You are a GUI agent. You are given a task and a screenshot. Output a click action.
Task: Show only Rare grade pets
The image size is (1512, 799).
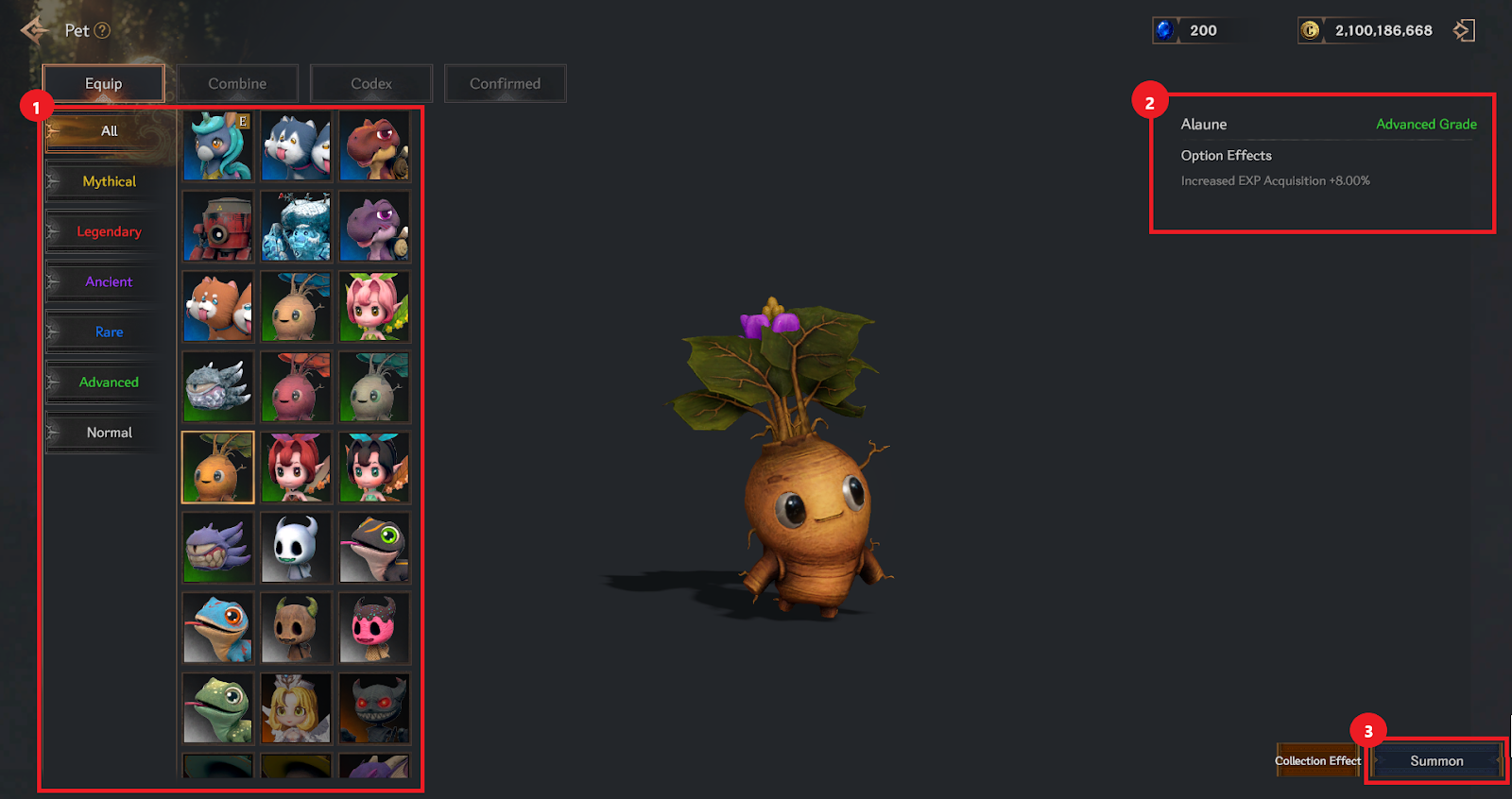pos(109,331)
